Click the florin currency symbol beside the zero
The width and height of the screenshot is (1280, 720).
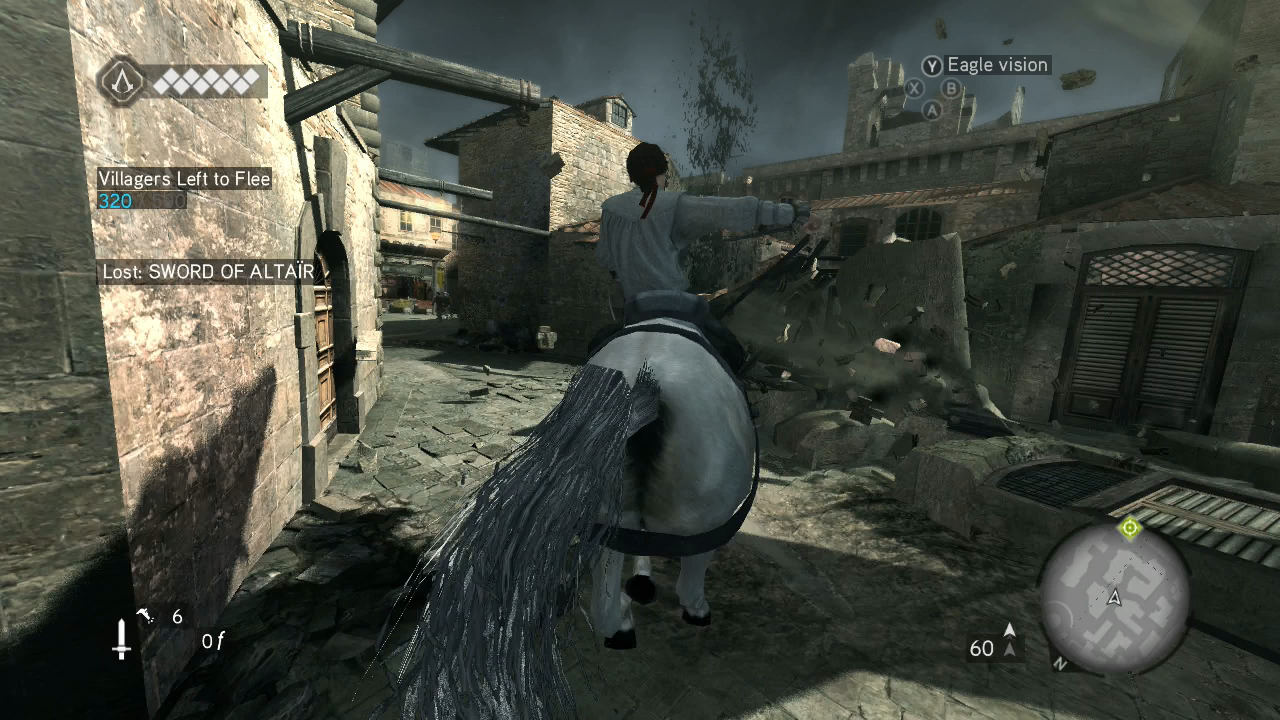point(221,640)
